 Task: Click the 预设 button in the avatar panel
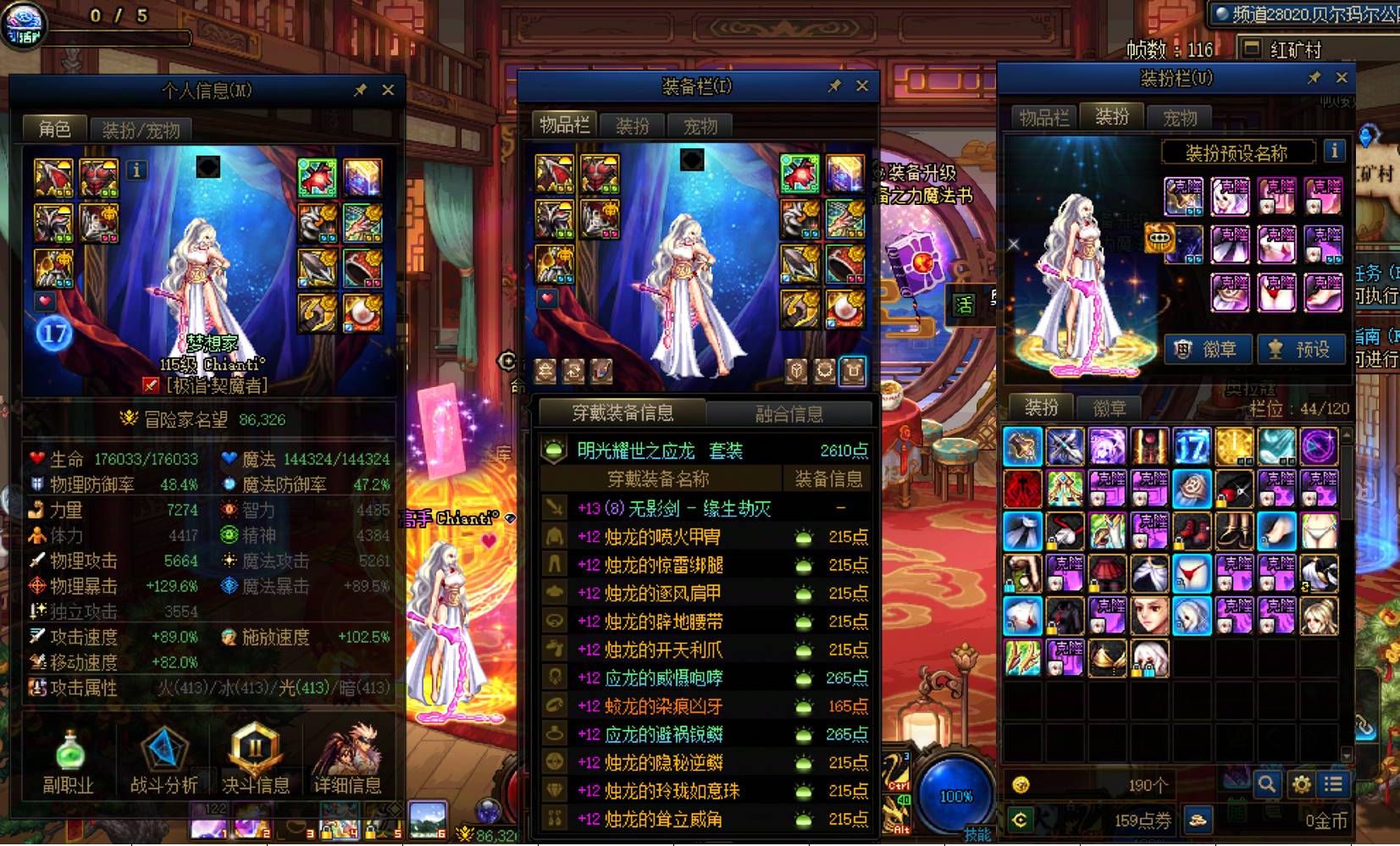click(1302, 348)
